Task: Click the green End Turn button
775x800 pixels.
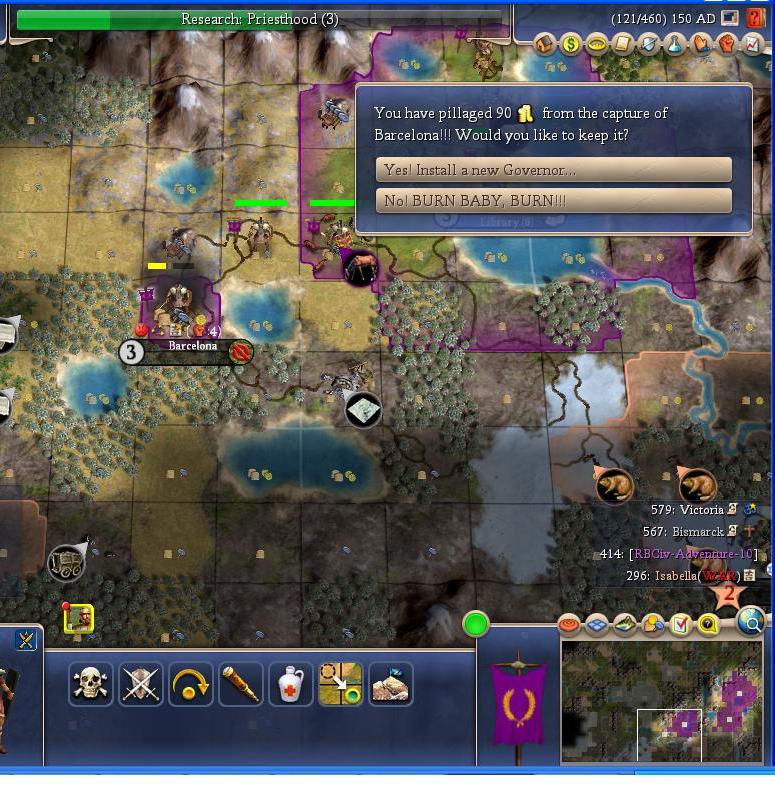Action: click(x=476, y=625)
